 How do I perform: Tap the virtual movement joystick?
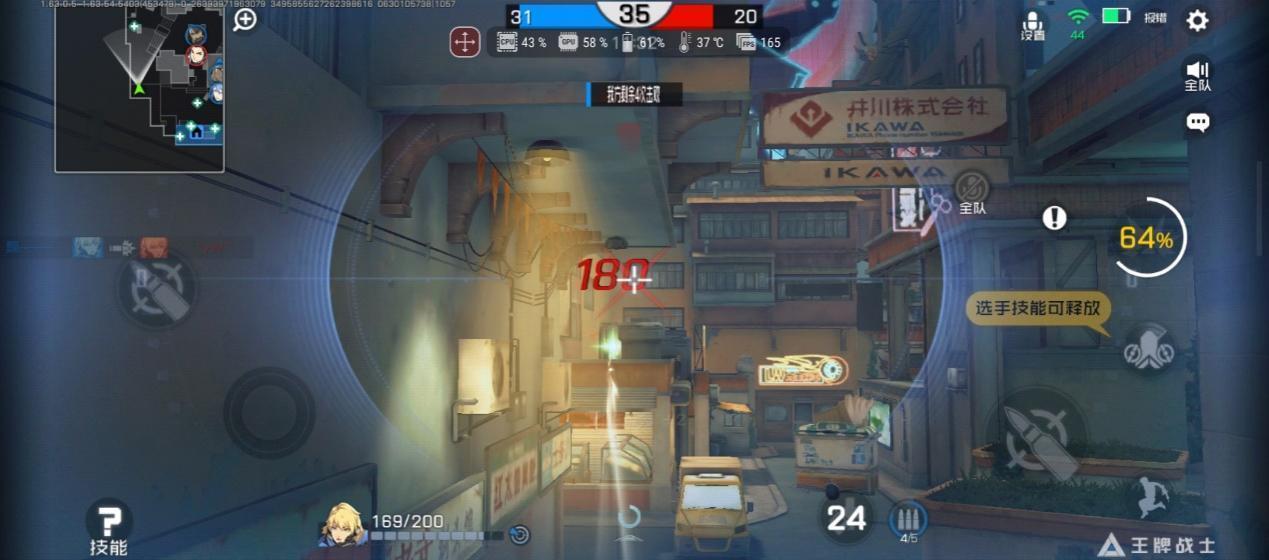pyautogui.click(x=268, y=412)
